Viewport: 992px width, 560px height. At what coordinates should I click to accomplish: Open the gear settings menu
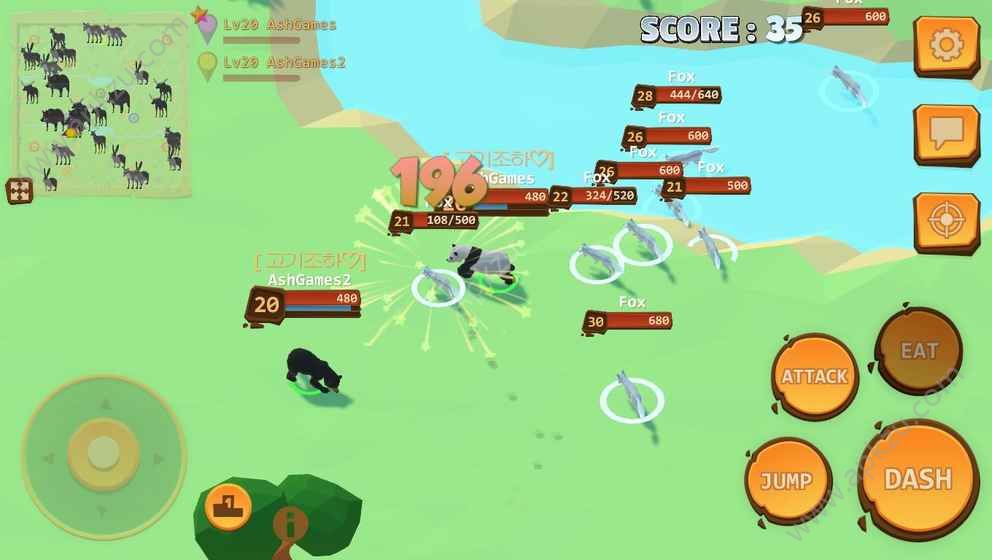tap(945, 45)
